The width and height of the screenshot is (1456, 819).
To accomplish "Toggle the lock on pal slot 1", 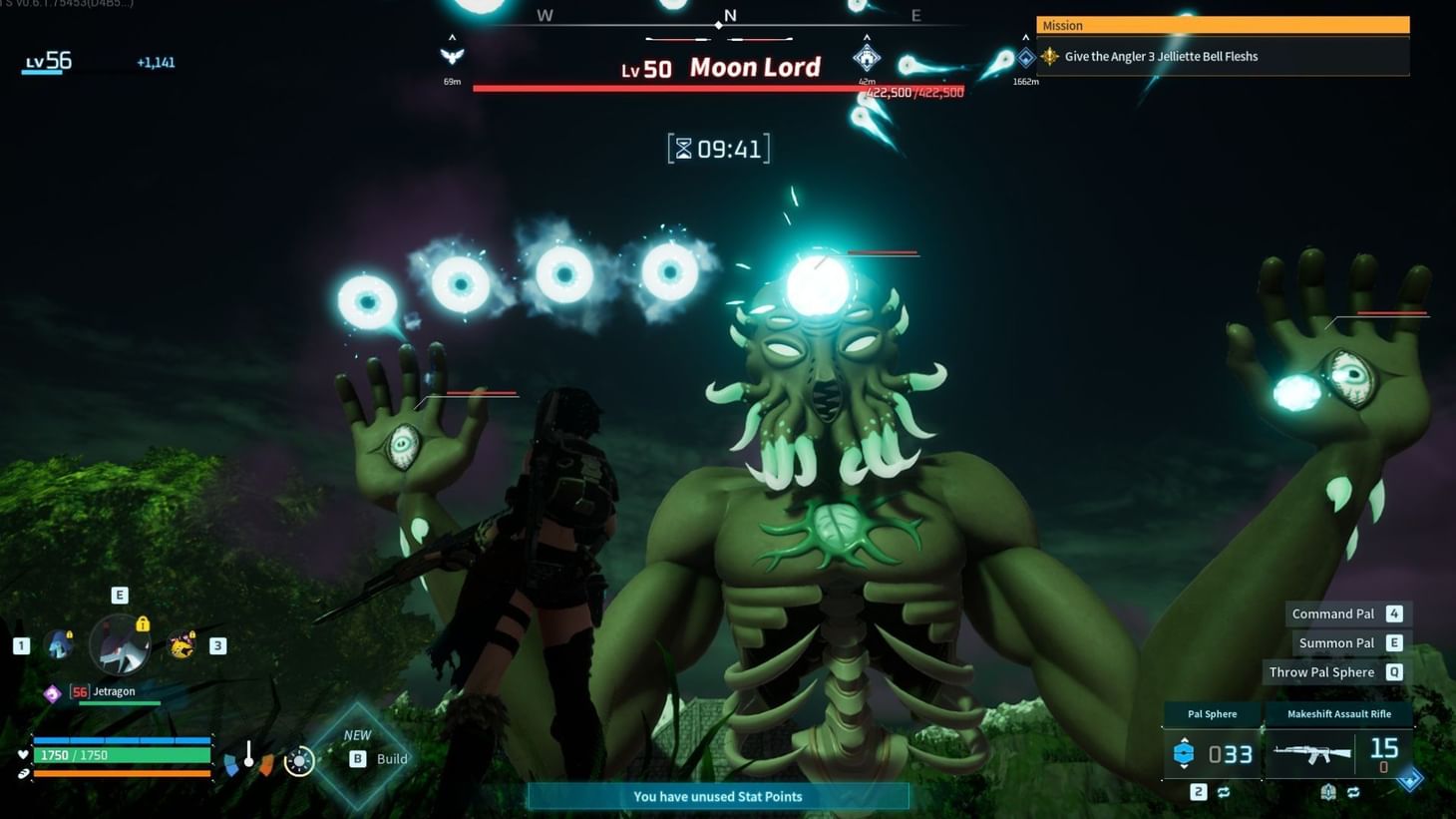I will tap(70, 635).
